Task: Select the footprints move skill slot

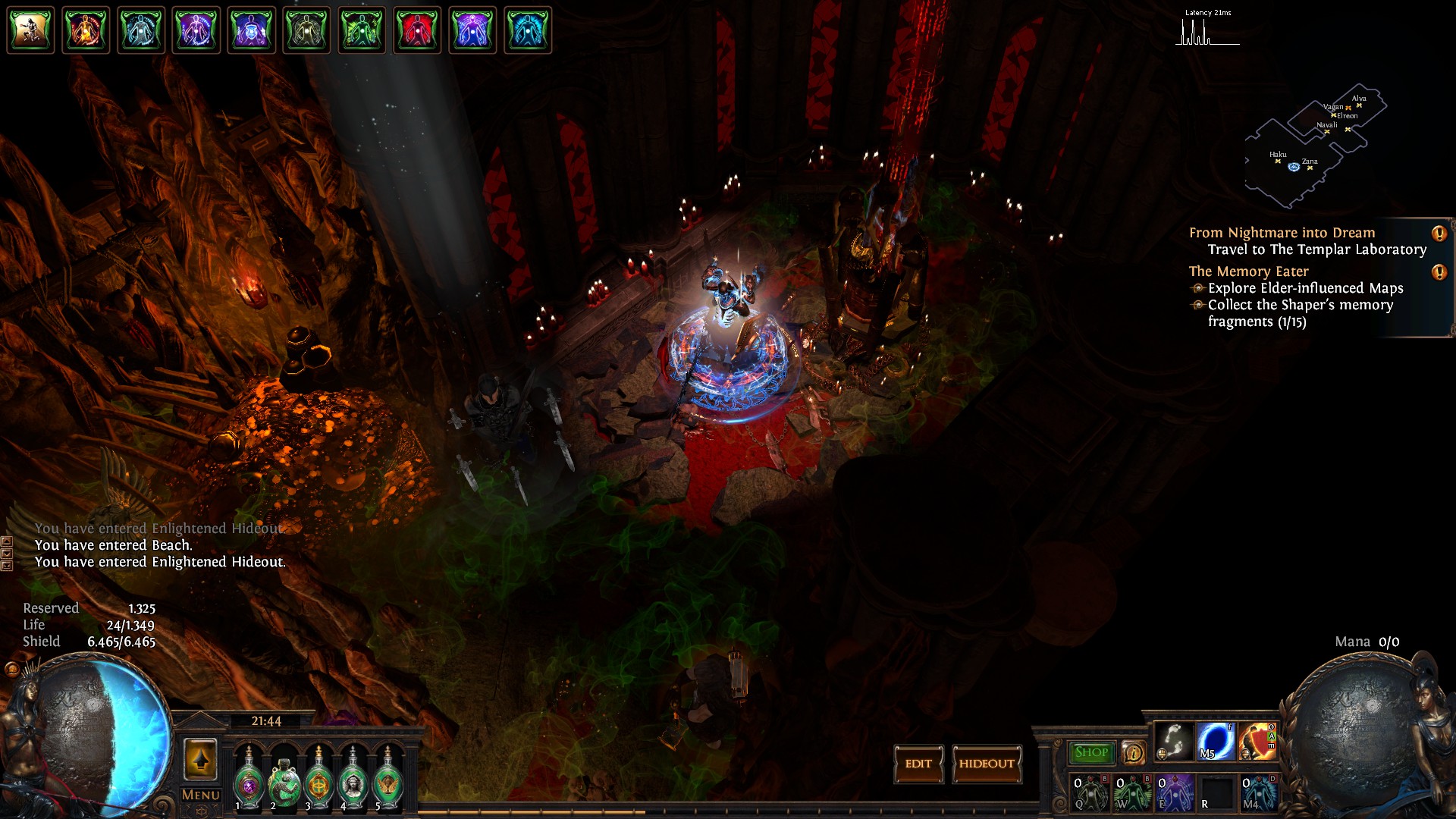Action: [1174, 741]
